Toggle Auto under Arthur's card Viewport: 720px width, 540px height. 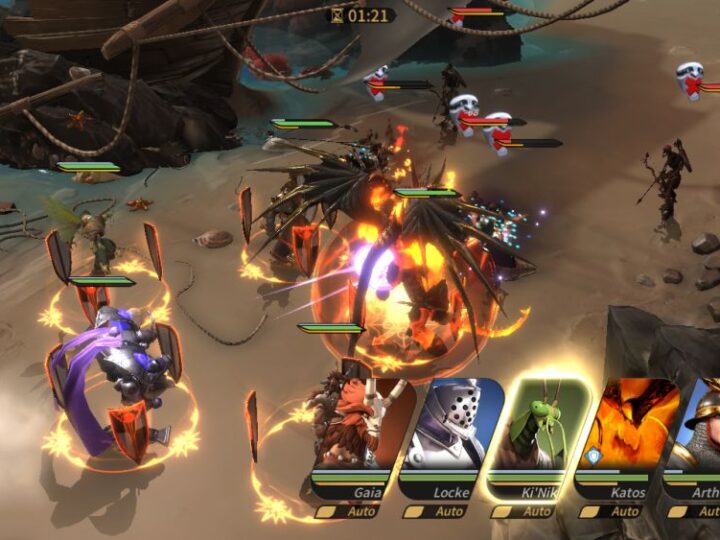coord(696,511)
